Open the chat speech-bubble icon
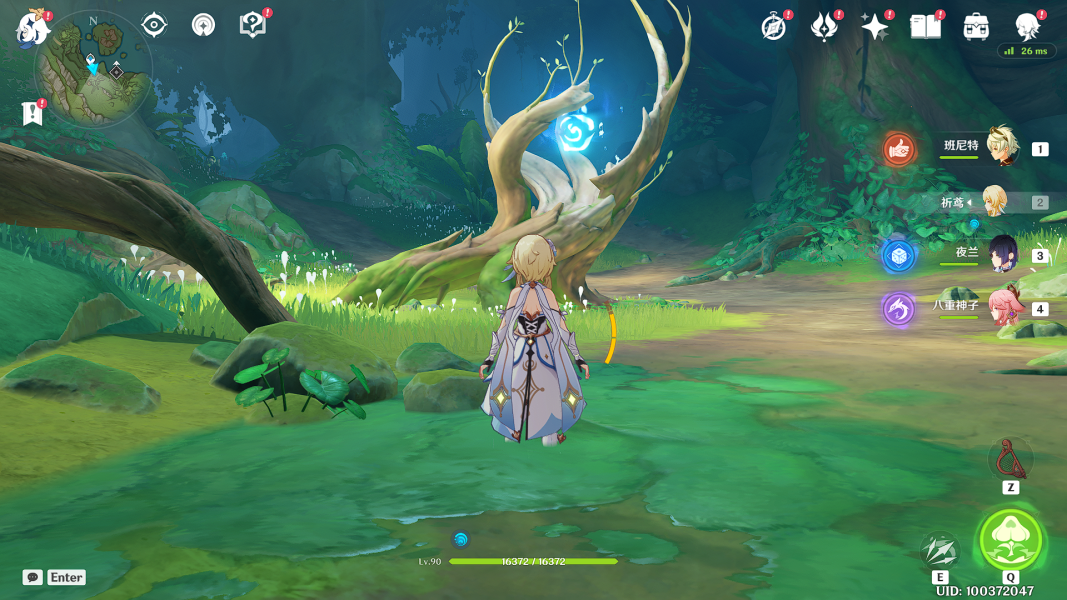The width and height of the screenshot is (1067, 600). point(33,577)
